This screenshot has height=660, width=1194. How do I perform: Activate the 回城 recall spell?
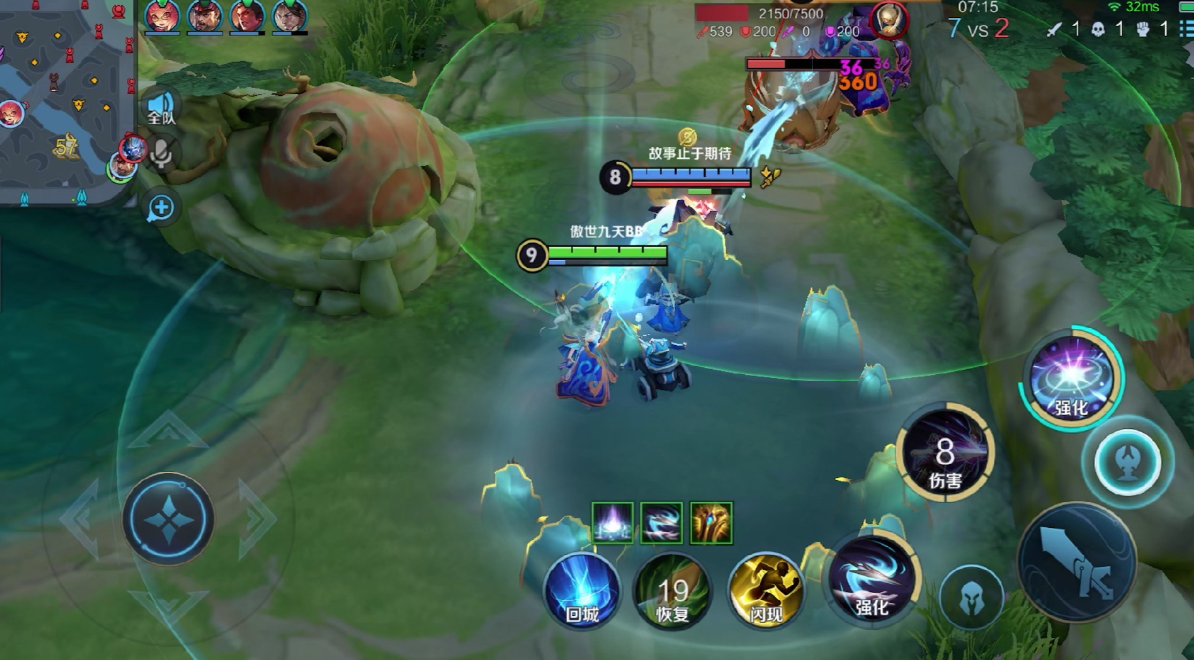582,591
